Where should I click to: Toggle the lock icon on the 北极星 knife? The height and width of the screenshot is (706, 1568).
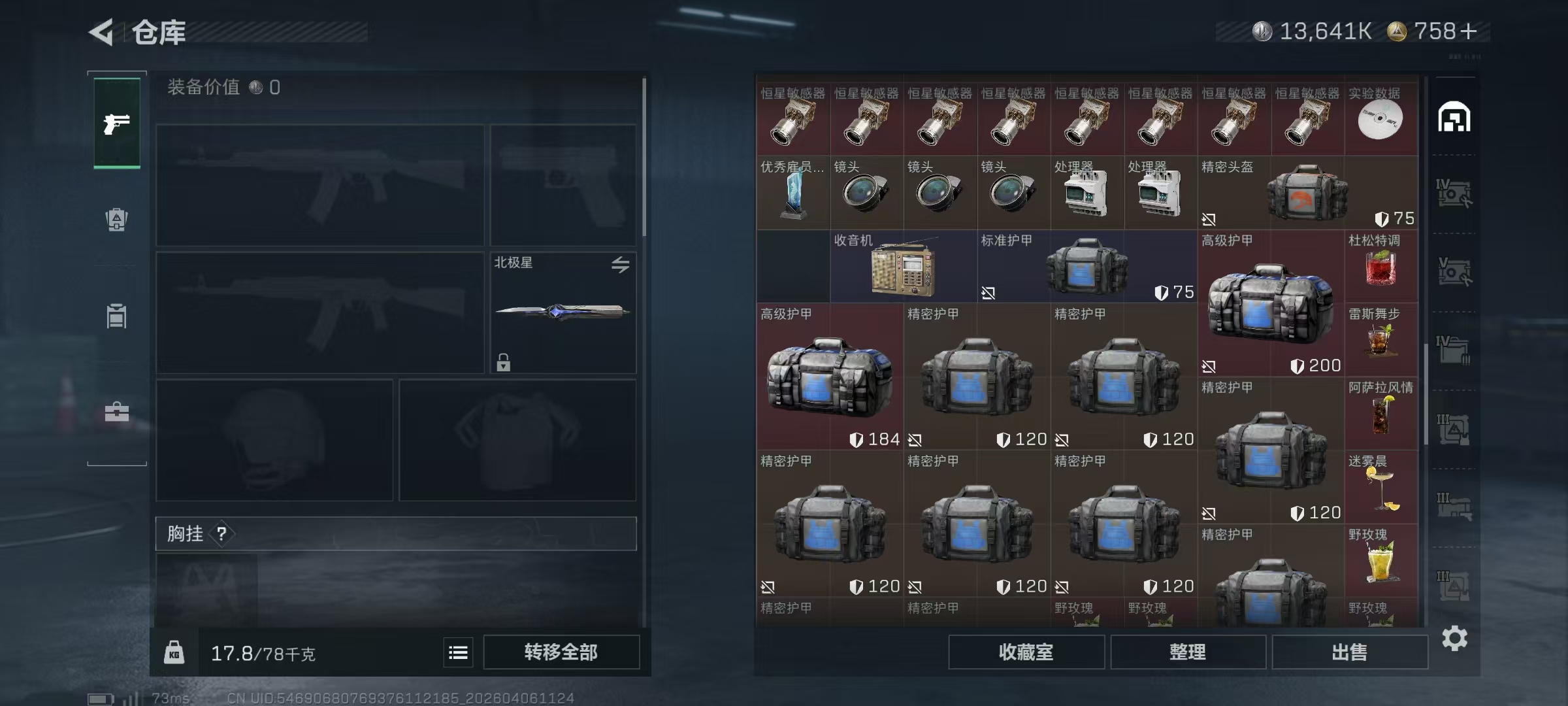coord(502,360)
